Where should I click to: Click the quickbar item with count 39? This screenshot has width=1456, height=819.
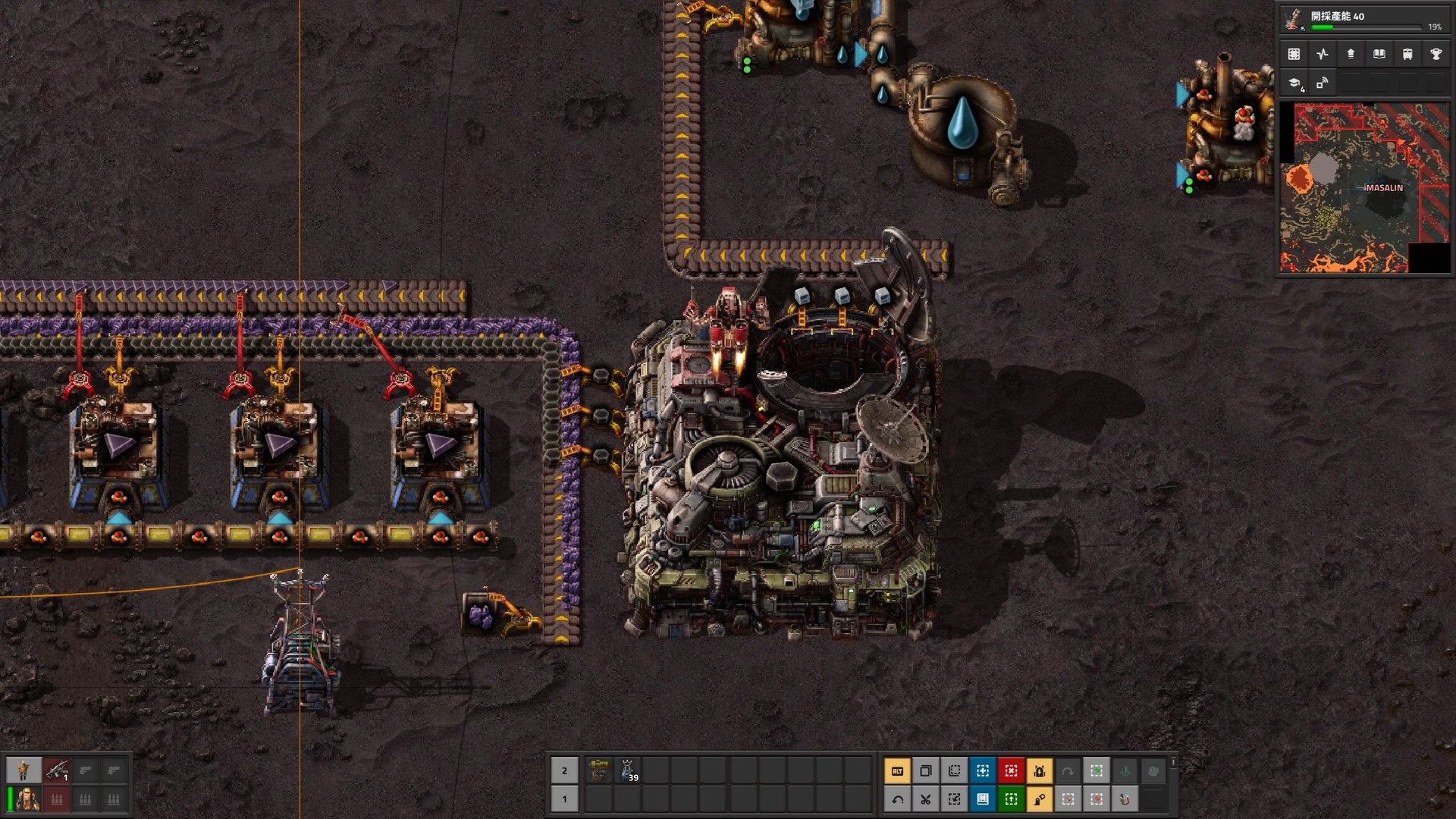[626, 772]
